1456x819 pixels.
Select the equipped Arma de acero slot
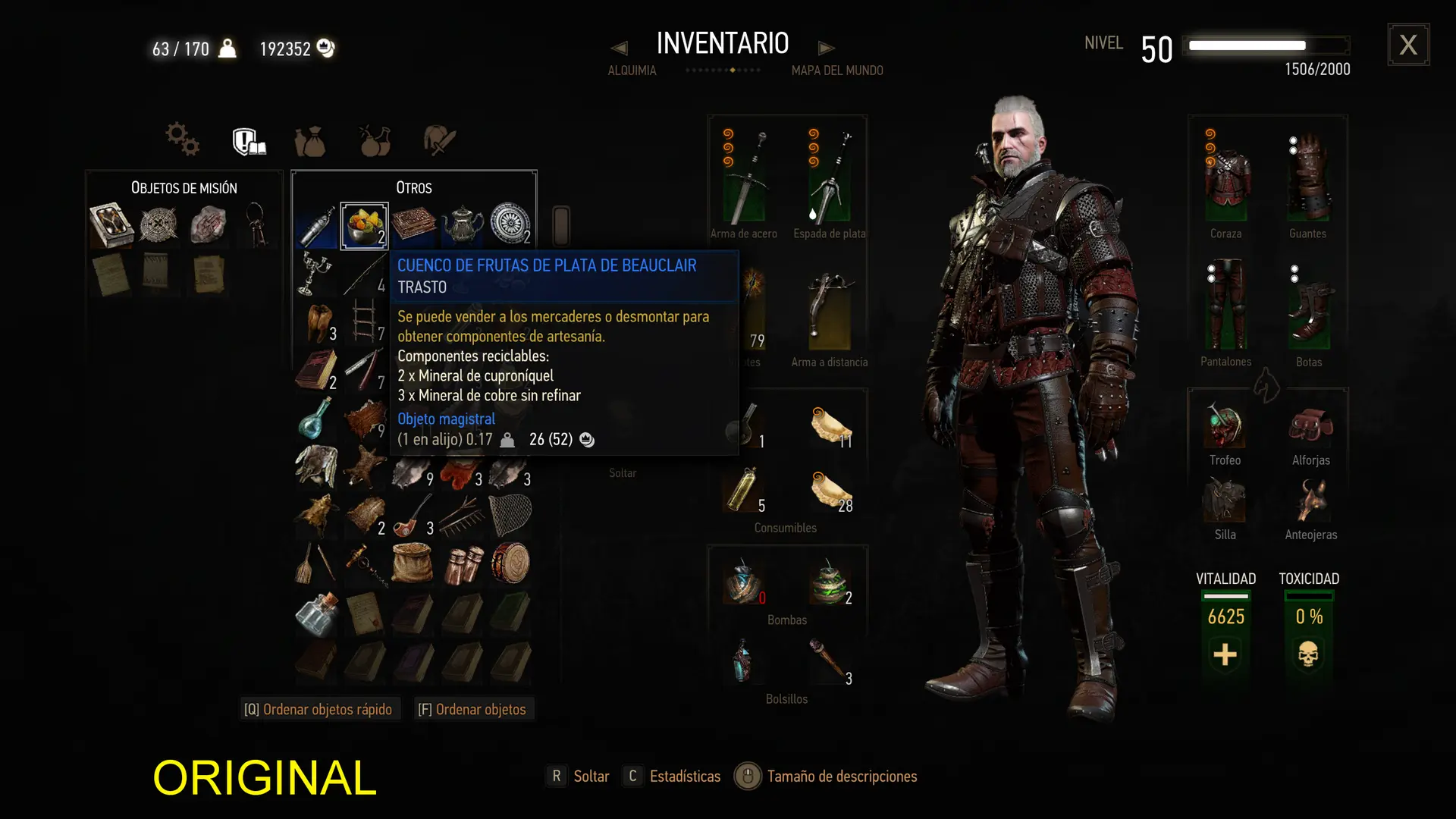(x=745, y=180)
